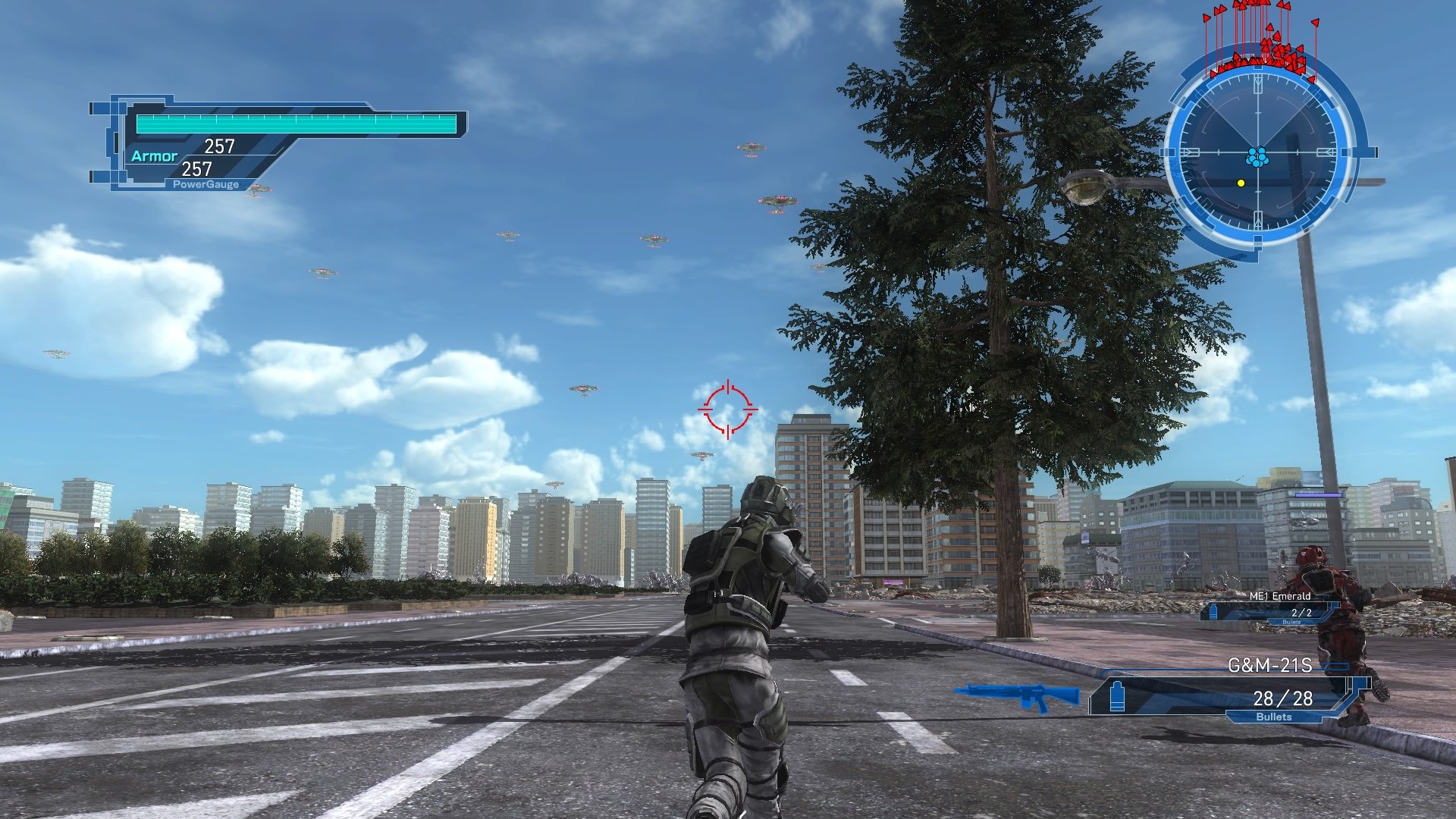Click the yellow player dot on the radar
The width and height of the screenshot is (1456, 819).
pos(1241,183)
